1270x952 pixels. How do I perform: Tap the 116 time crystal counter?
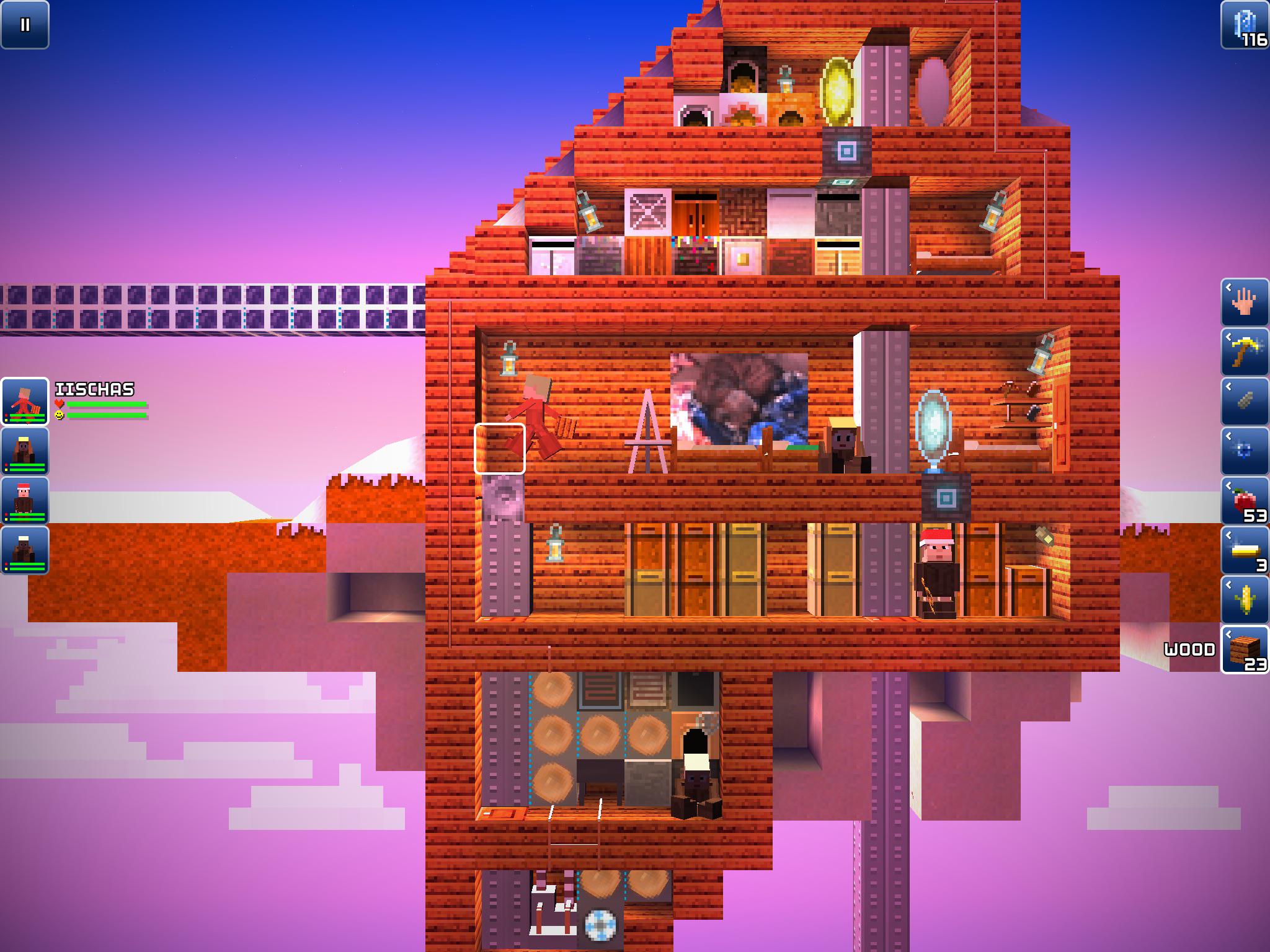(x=1254, y=38)
